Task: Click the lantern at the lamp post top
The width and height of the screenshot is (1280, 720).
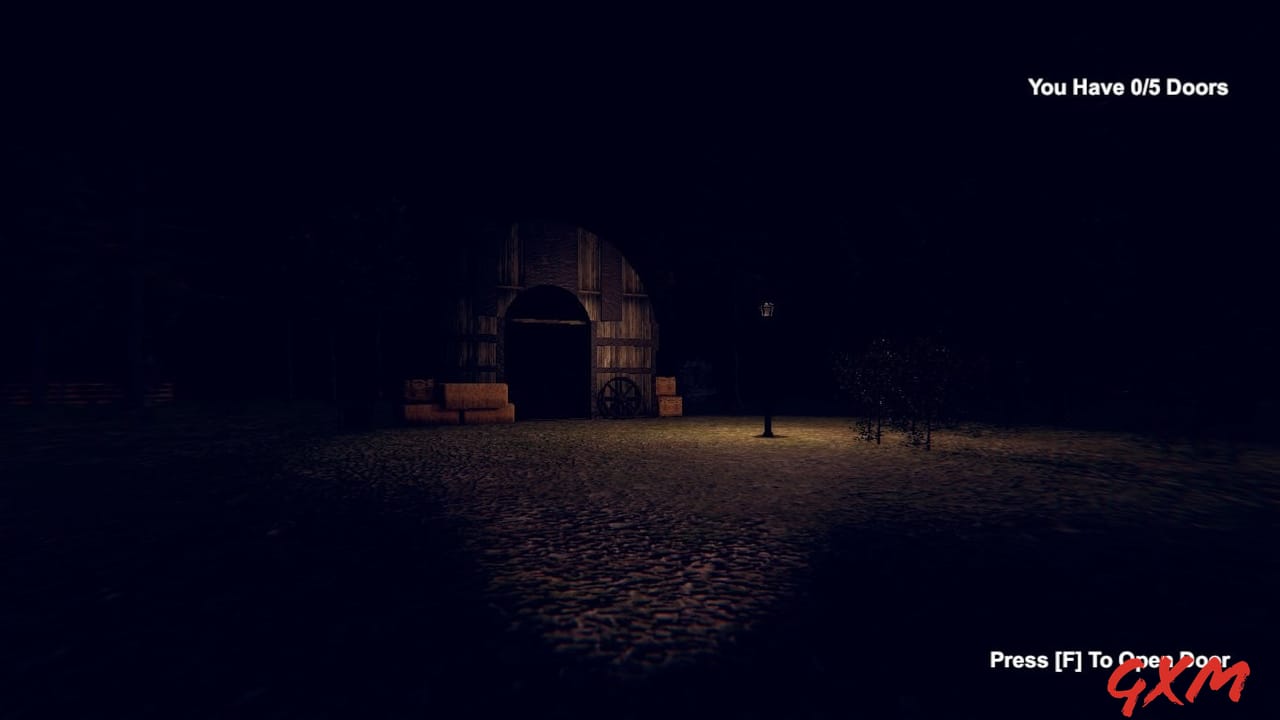Action: point(765,310)
